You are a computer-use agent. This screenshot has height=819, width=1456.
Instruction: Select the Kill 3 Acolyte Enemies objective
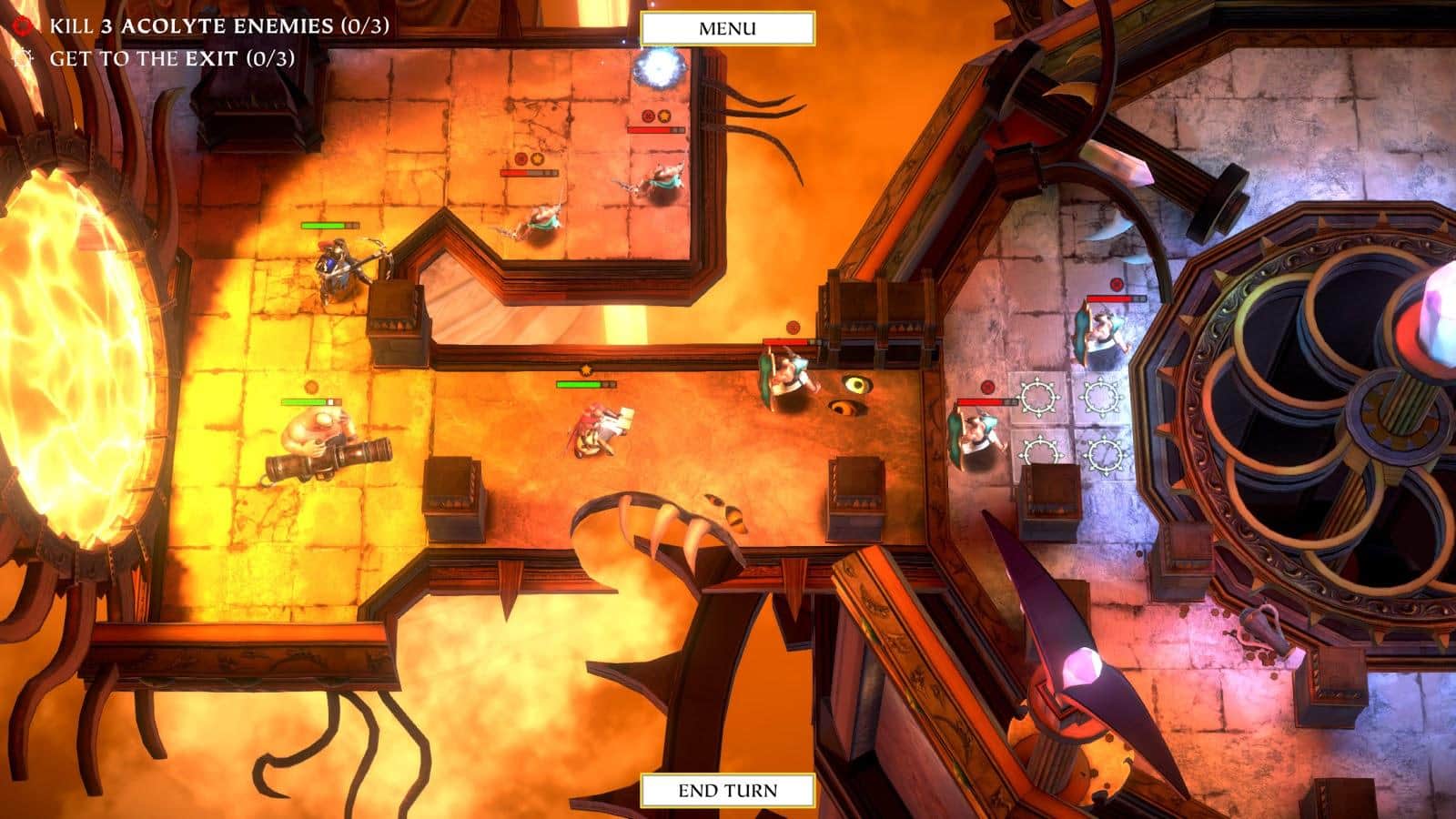218,25
